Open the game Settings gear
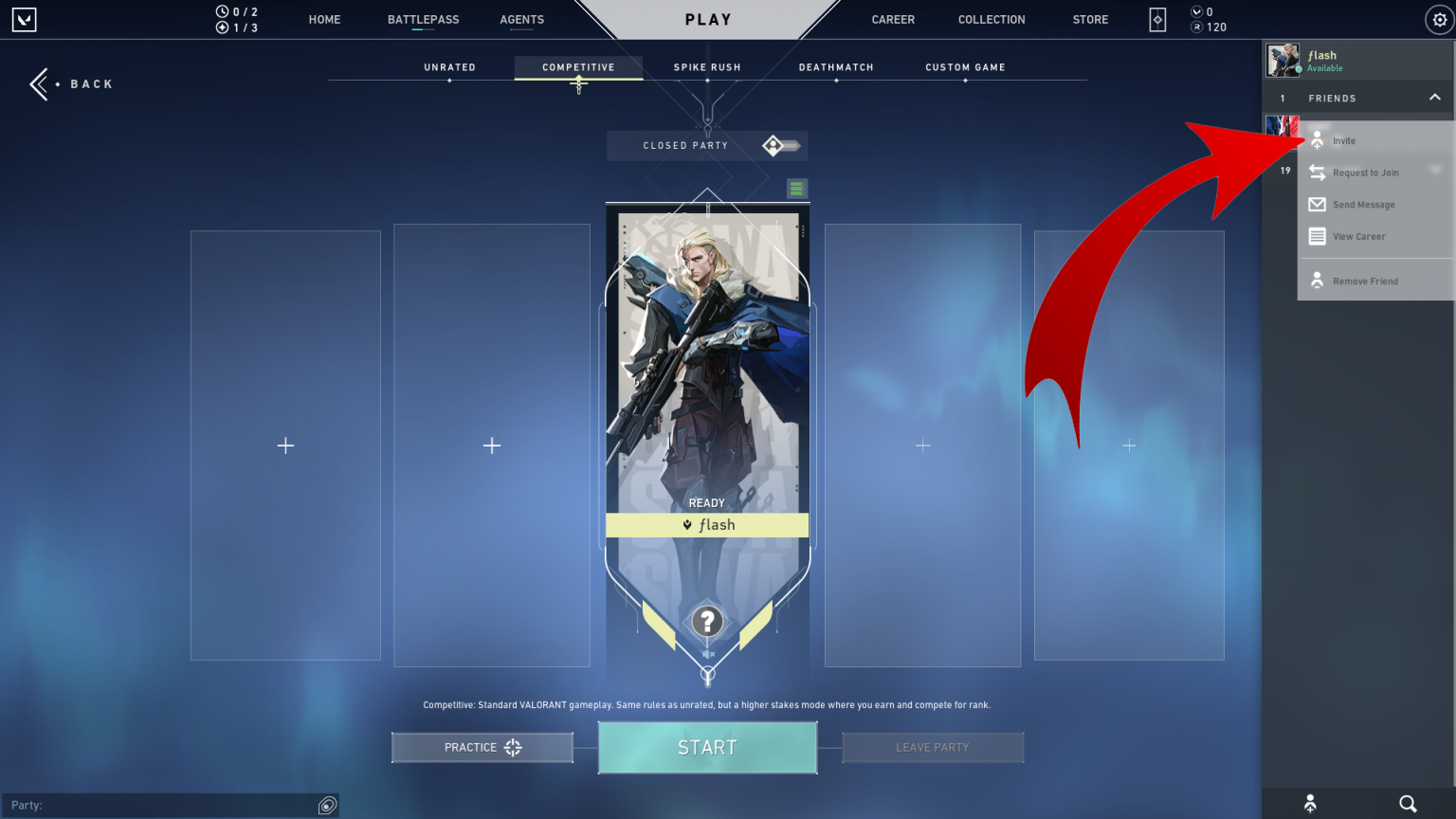This screenshot has width=1456, height=819. 1439,19
